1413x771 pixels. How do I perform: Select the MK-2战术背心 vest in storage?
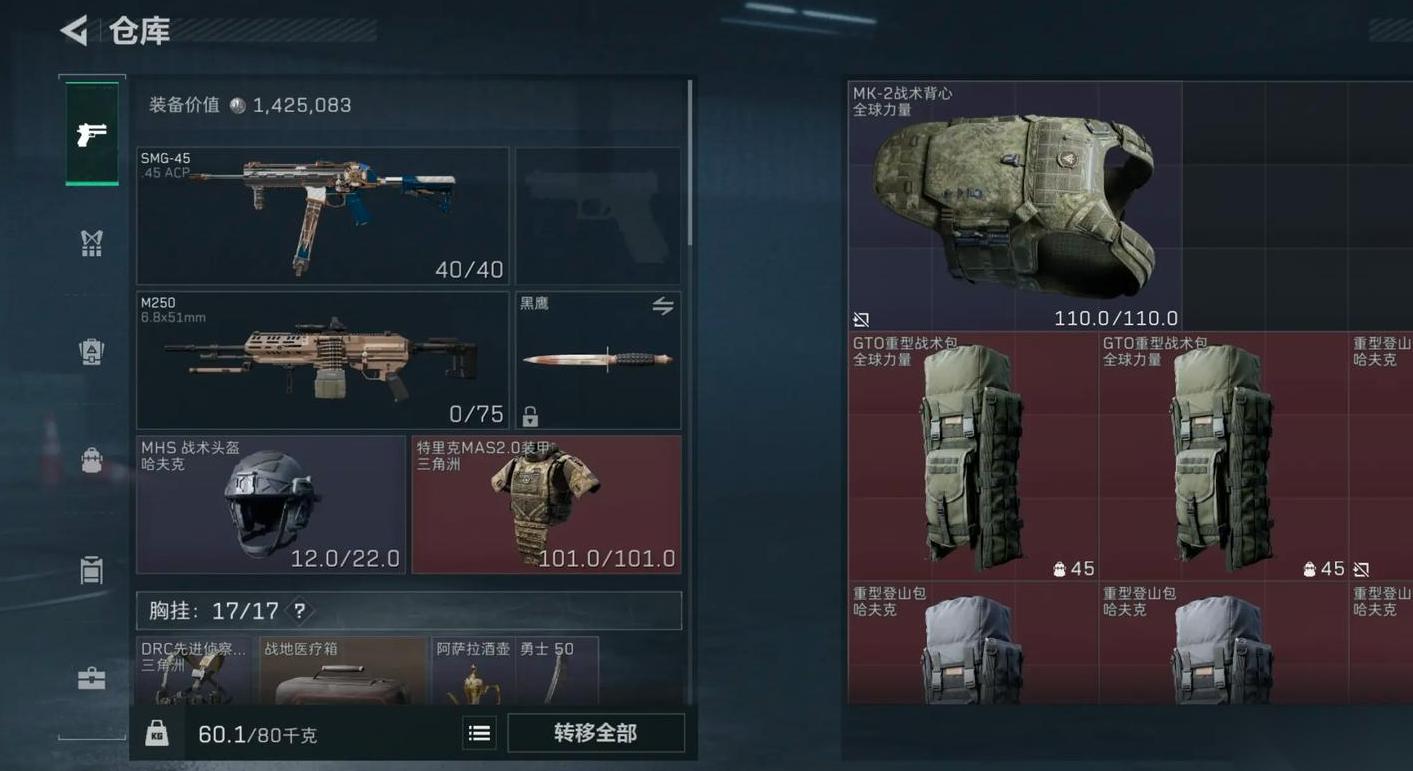[1014, 207]
